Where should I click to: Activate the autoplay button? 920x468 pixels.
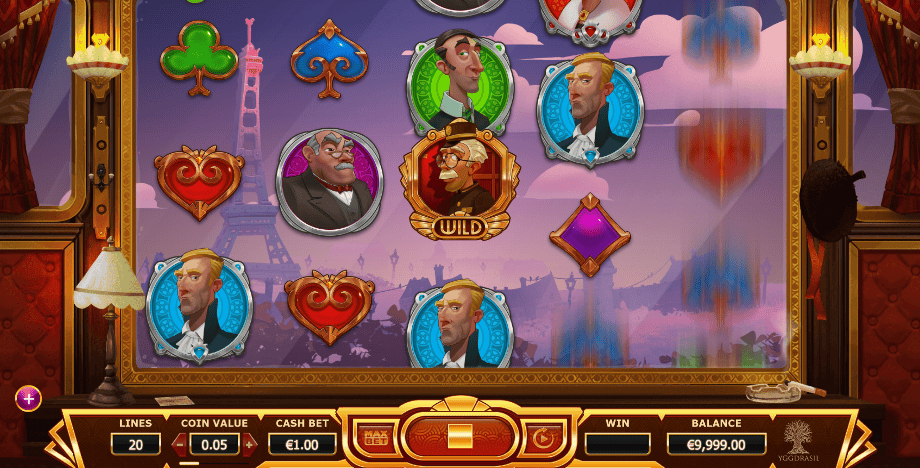pos(543,437)
